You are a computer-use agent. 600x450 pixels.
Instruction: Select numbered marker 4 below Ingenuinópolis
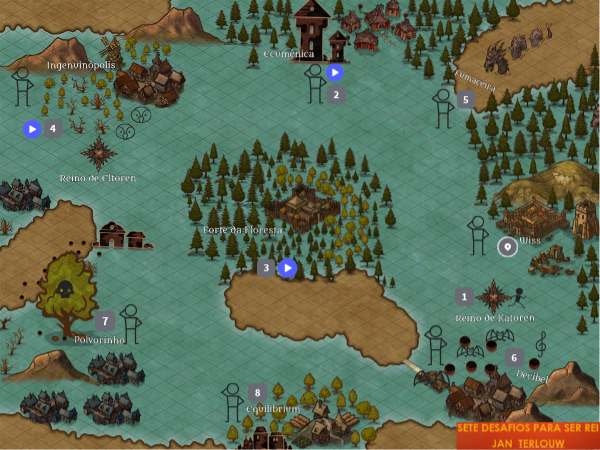[x=52, y=128]
